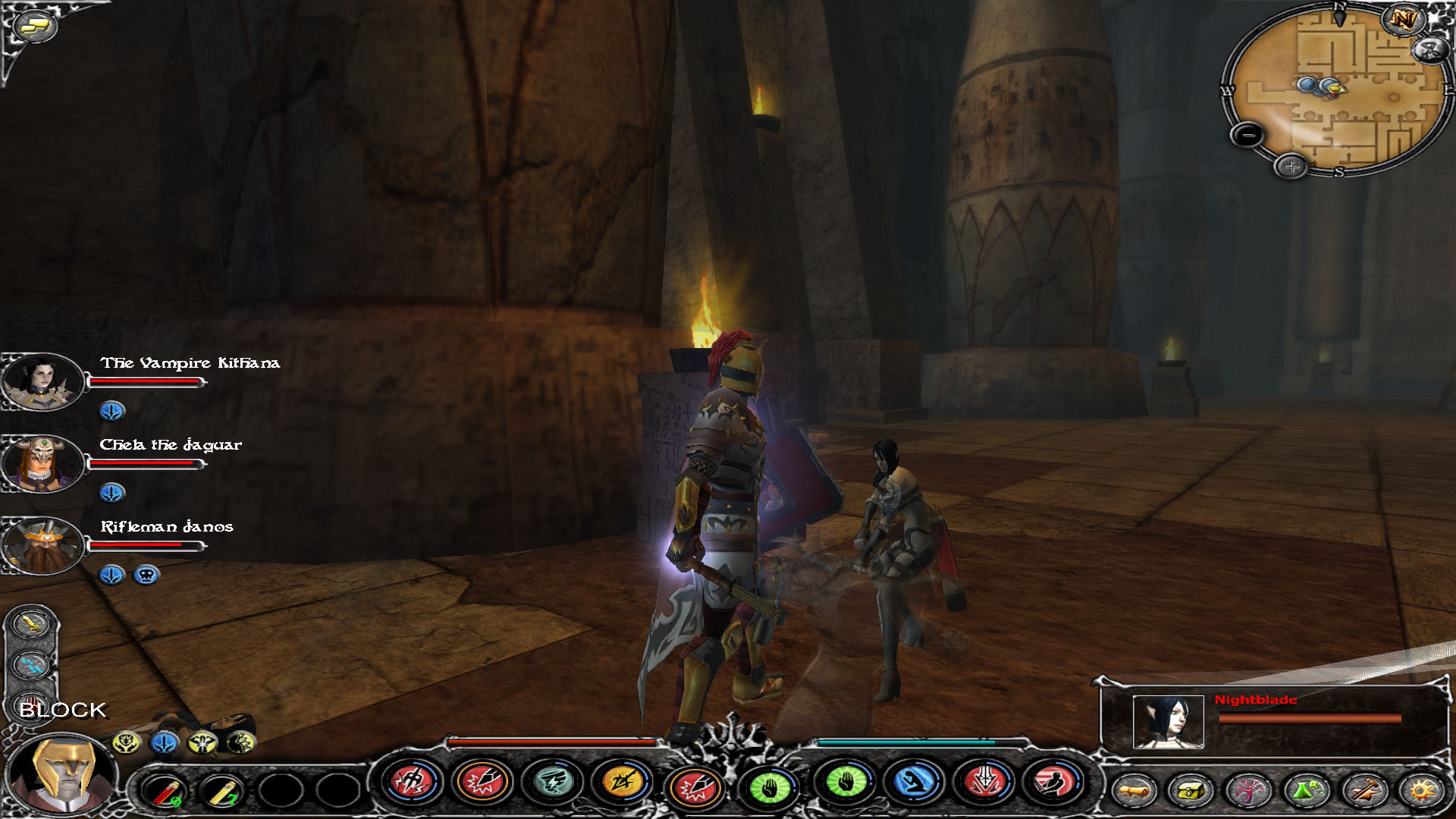
Task: Click the minimap zoom-out minus button
Action: point(1247,136)
